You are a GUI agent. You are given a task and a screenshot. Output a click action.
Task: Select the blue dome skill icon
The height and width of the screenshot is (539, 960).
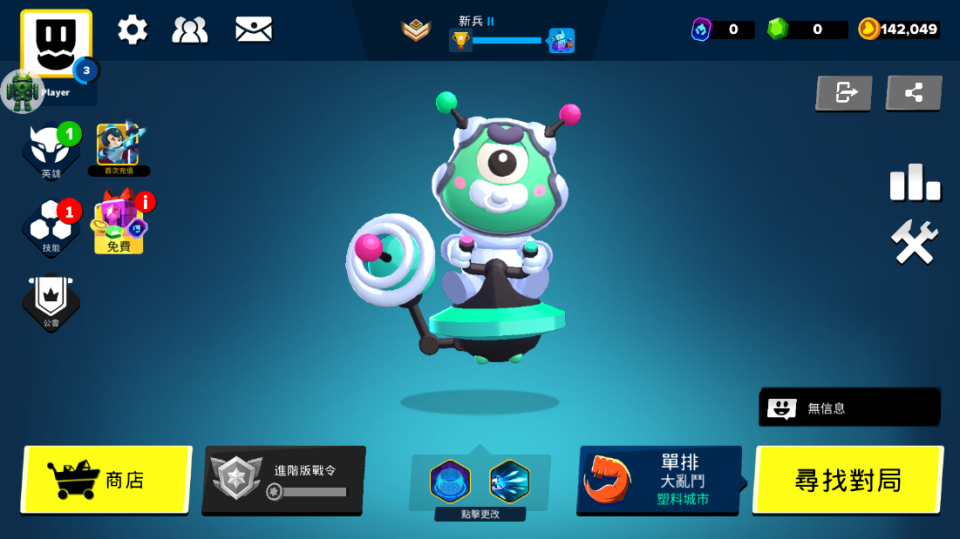point(450,481)
